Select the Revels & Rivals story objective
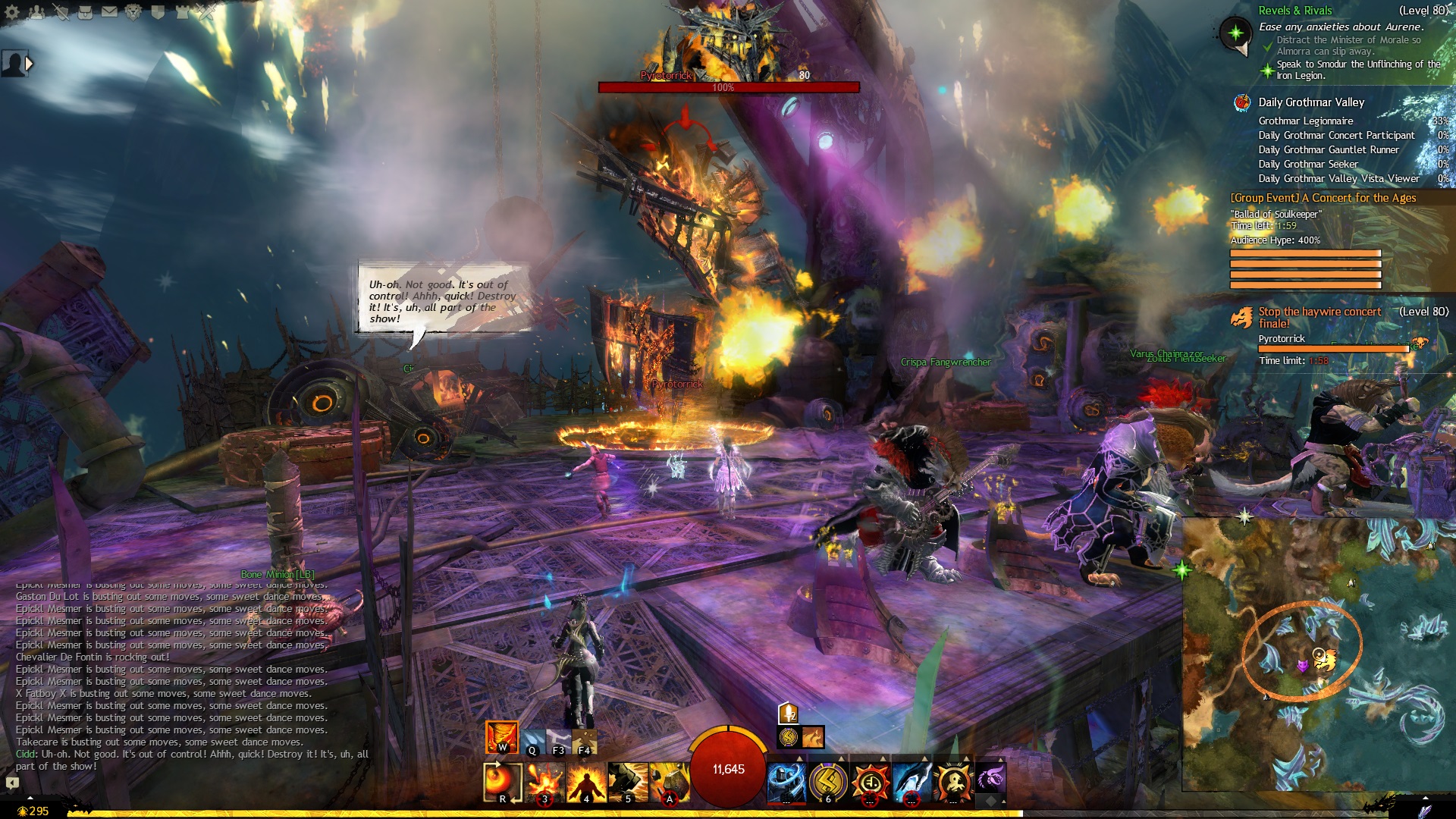This screenshot has height=819, width=1456. pyautogui.click(x=1294, y=11)
